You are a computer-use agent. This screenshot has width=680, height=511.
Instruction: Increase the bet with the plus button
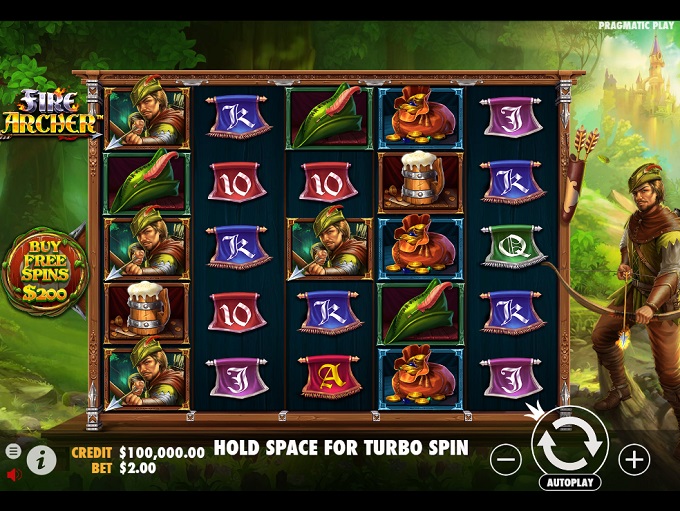(634, 459)
